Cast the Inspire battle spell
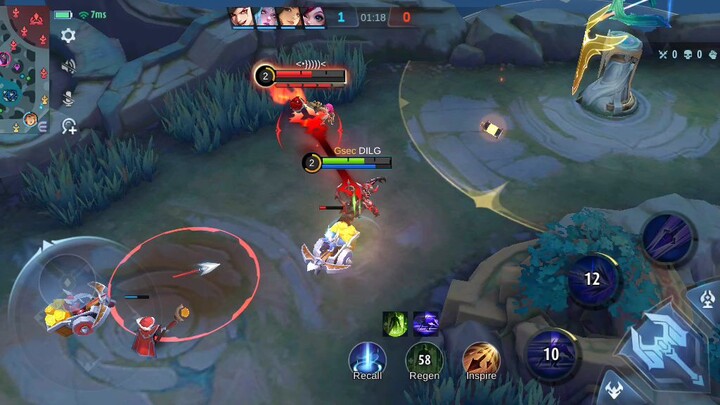This screenshot has height=405, width=720. coord(480,358)
